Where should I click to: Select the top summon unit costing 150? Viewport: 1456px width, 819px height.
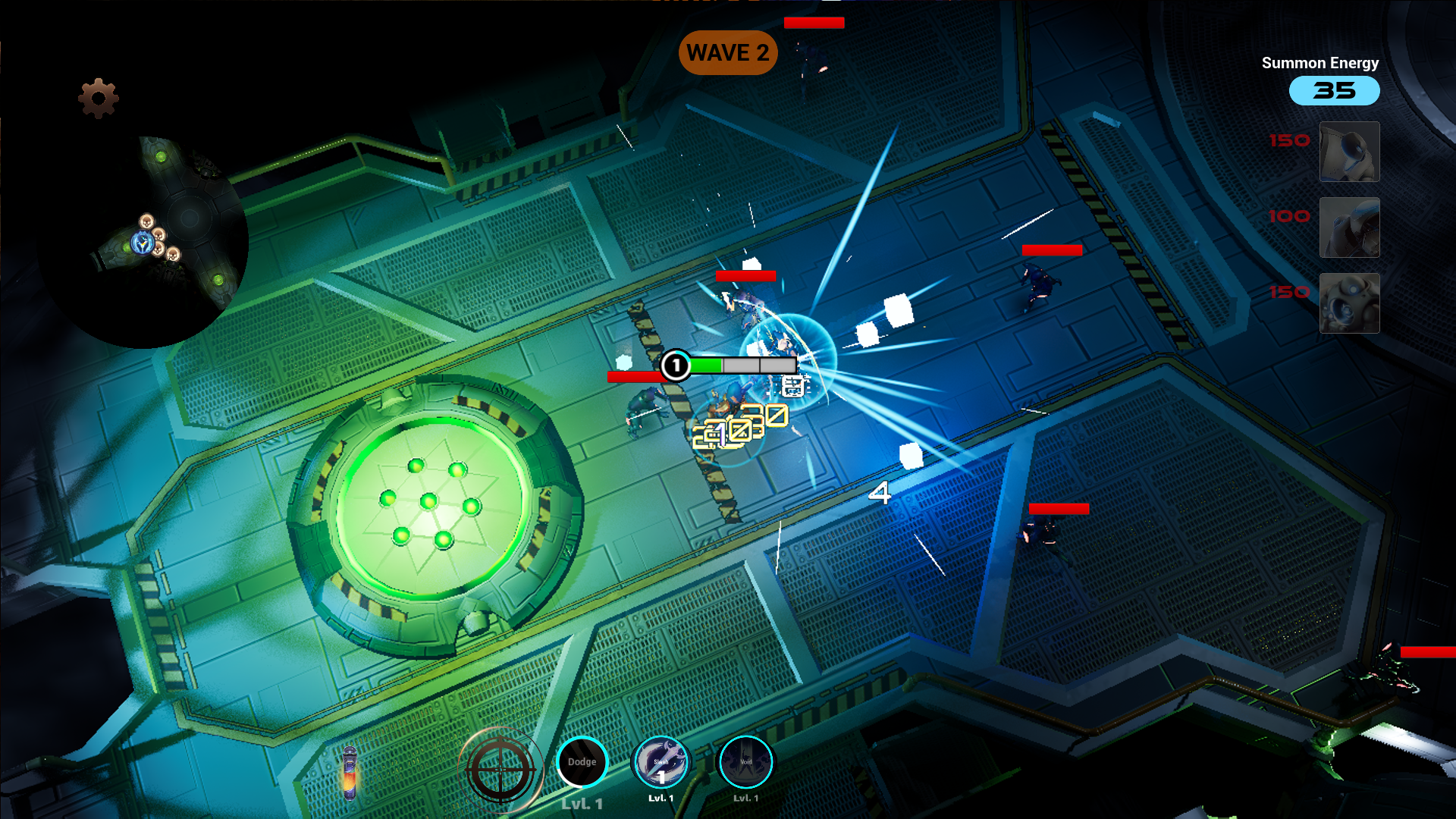click(1350, 152)
